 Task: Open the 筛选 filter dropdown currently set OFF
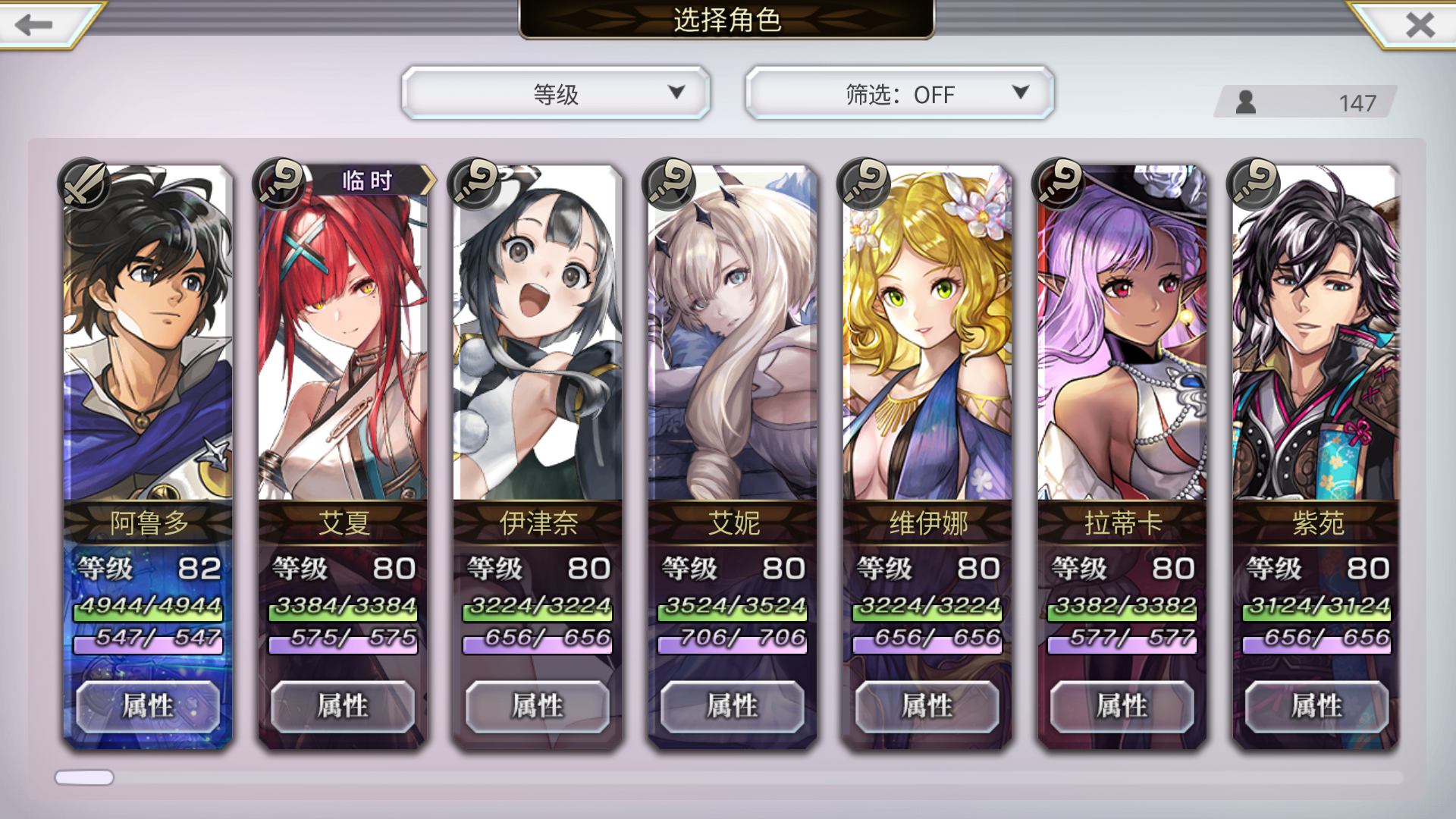899,93
